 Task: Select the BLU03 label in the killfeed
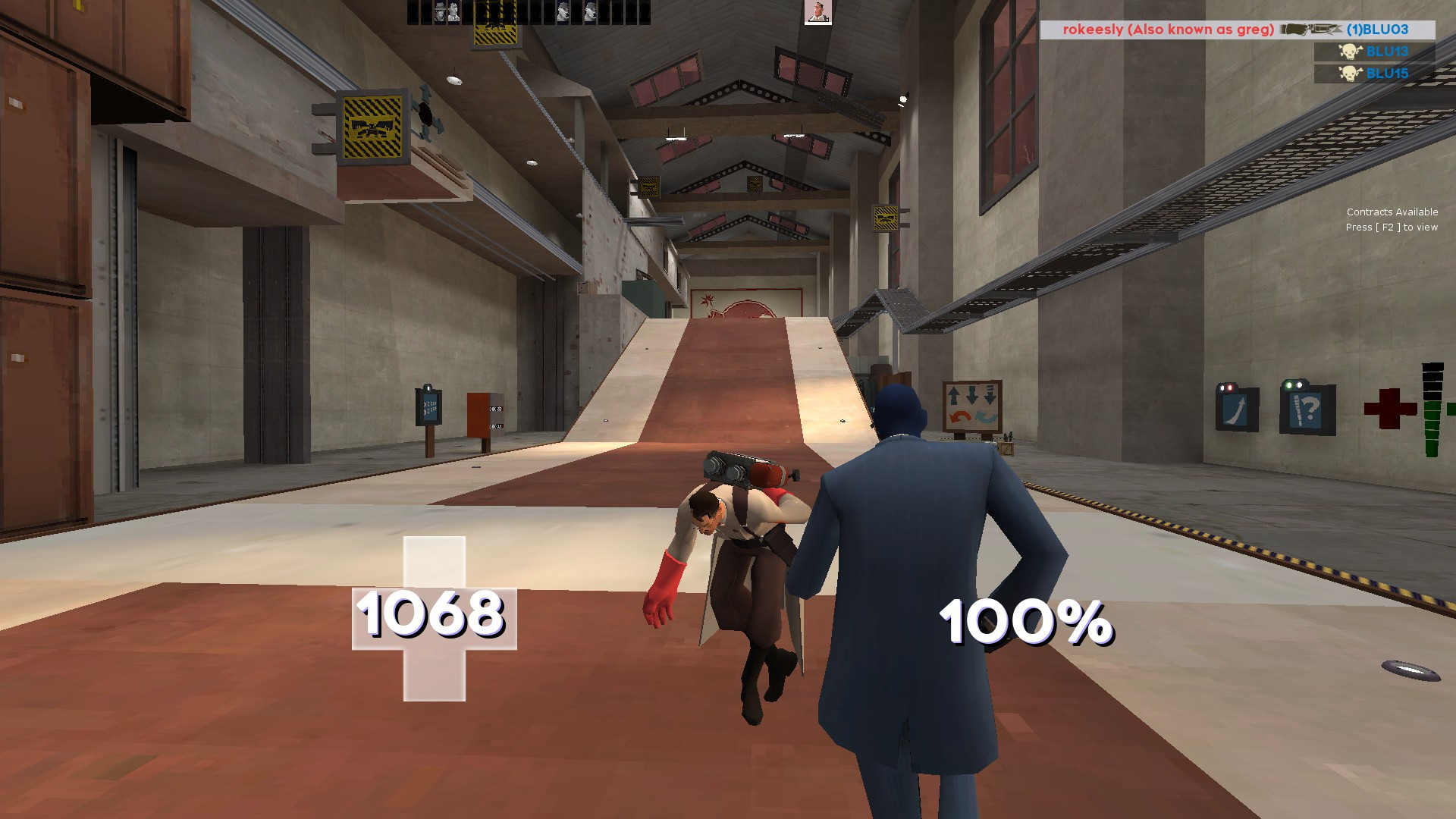tap(1377, 30)
